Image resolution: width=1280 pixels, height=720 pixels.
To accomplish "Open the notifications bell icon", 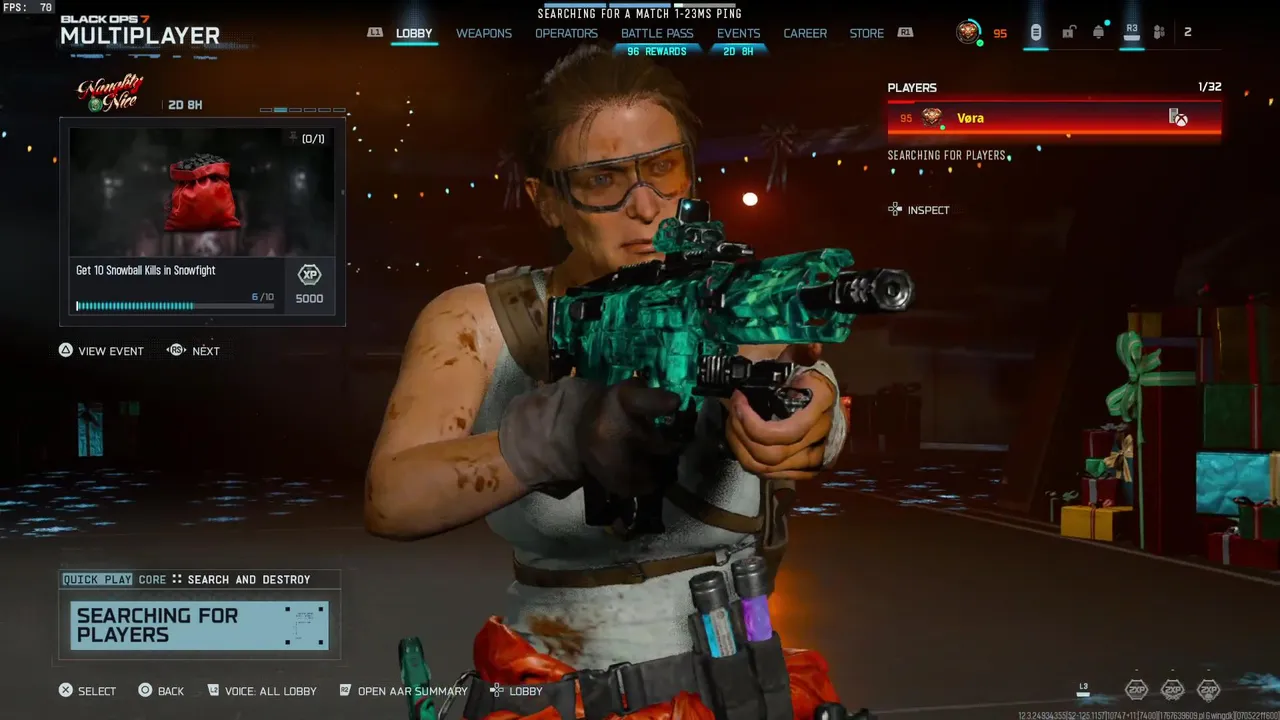I will click(1099, 32).
